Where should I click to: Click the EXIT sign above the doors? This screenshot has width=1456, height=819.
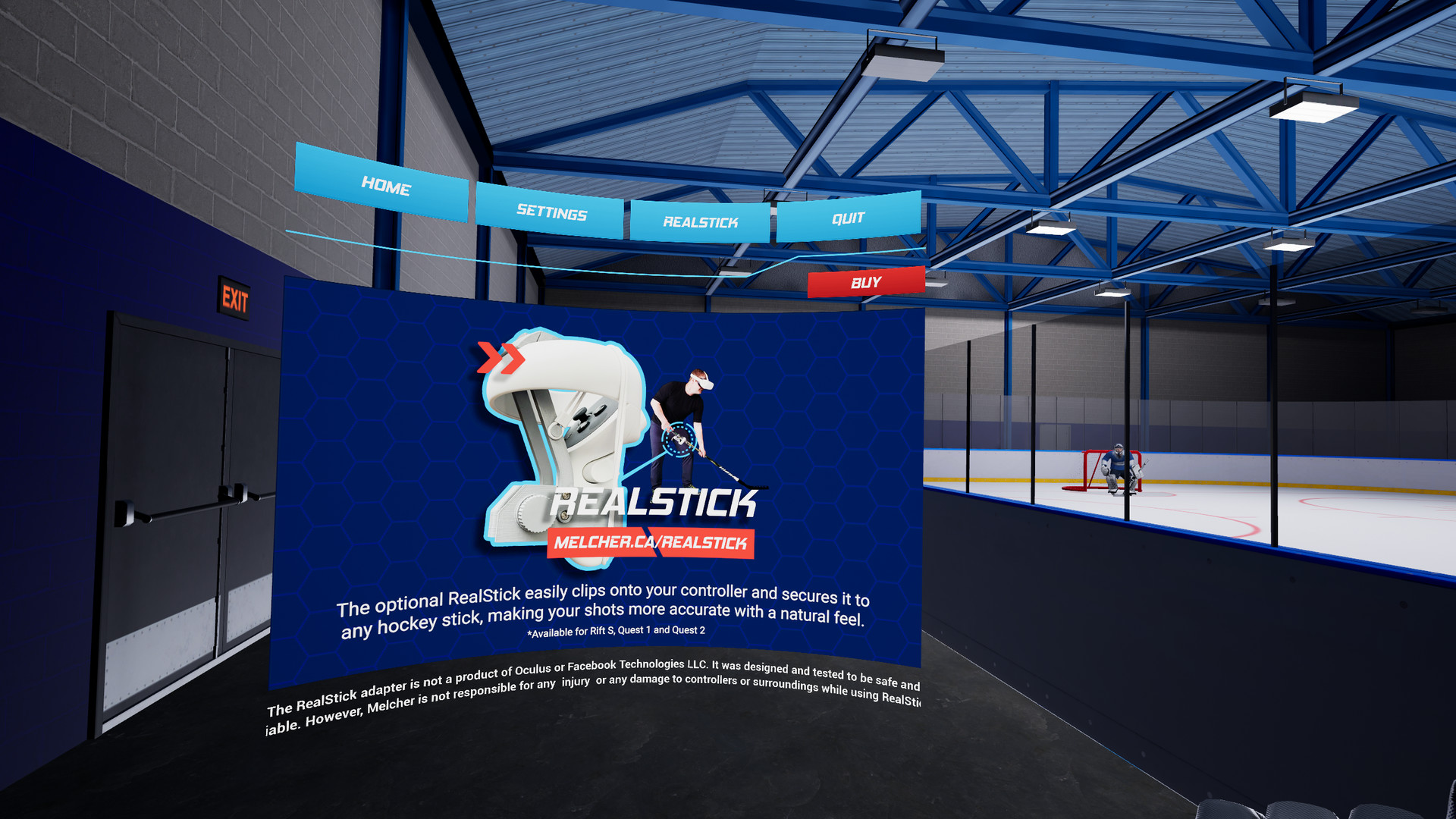coord(236,299)
